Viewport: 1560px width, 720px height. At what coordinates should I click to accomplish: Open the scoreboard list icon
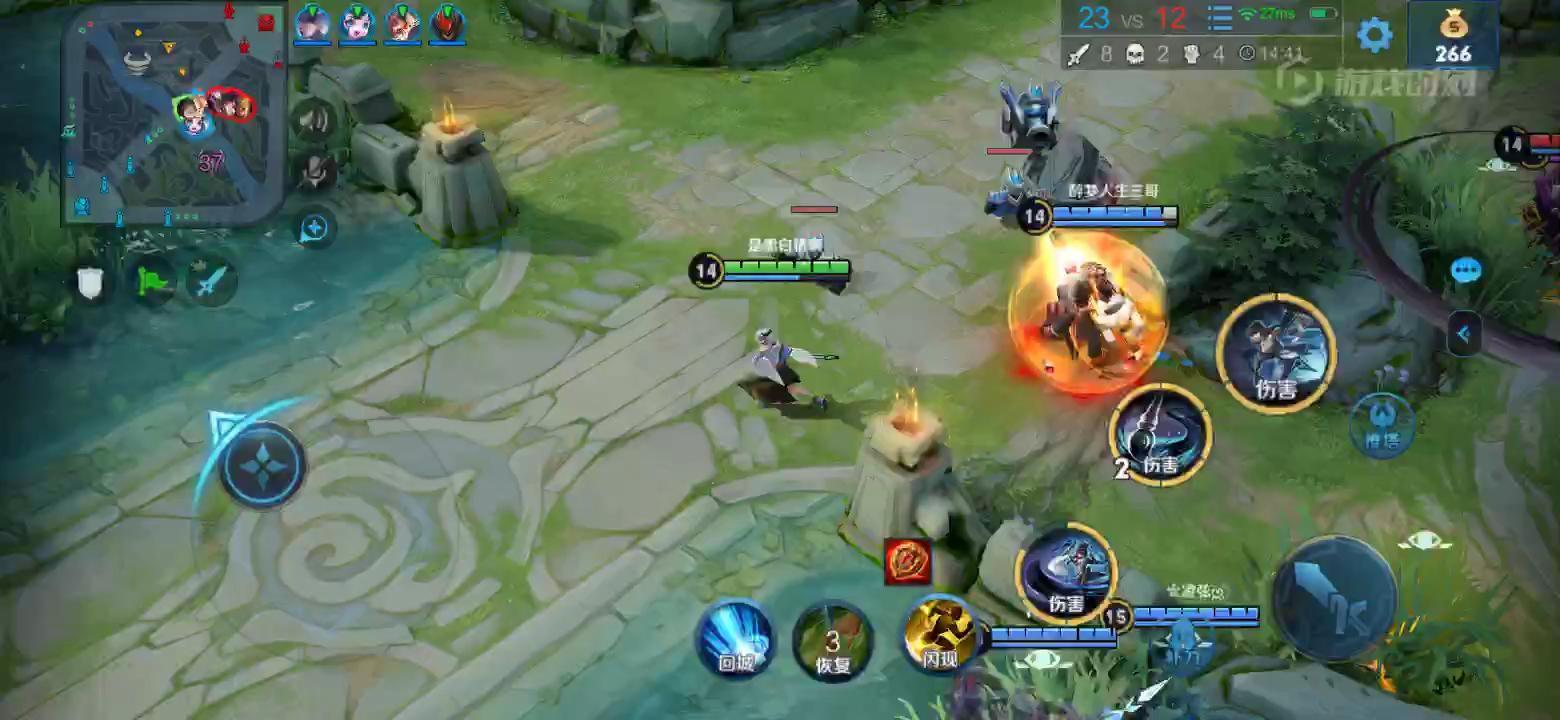point(1219,19)
